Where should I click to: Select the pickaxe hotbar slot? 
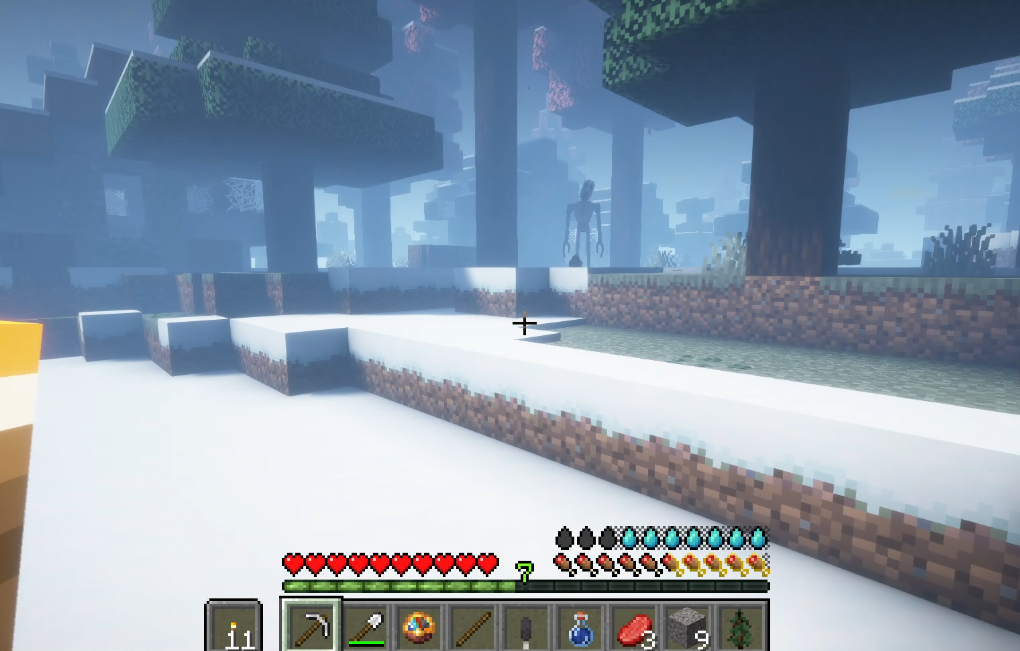pos(311,627)
